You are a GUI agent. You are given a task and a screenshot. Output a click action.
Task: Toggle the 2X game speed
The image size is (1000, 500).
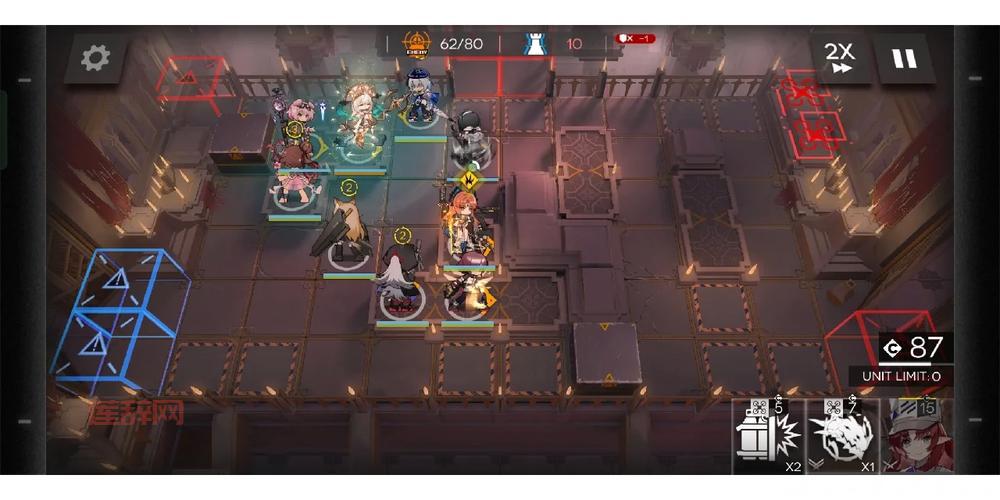tap(839, 58)
